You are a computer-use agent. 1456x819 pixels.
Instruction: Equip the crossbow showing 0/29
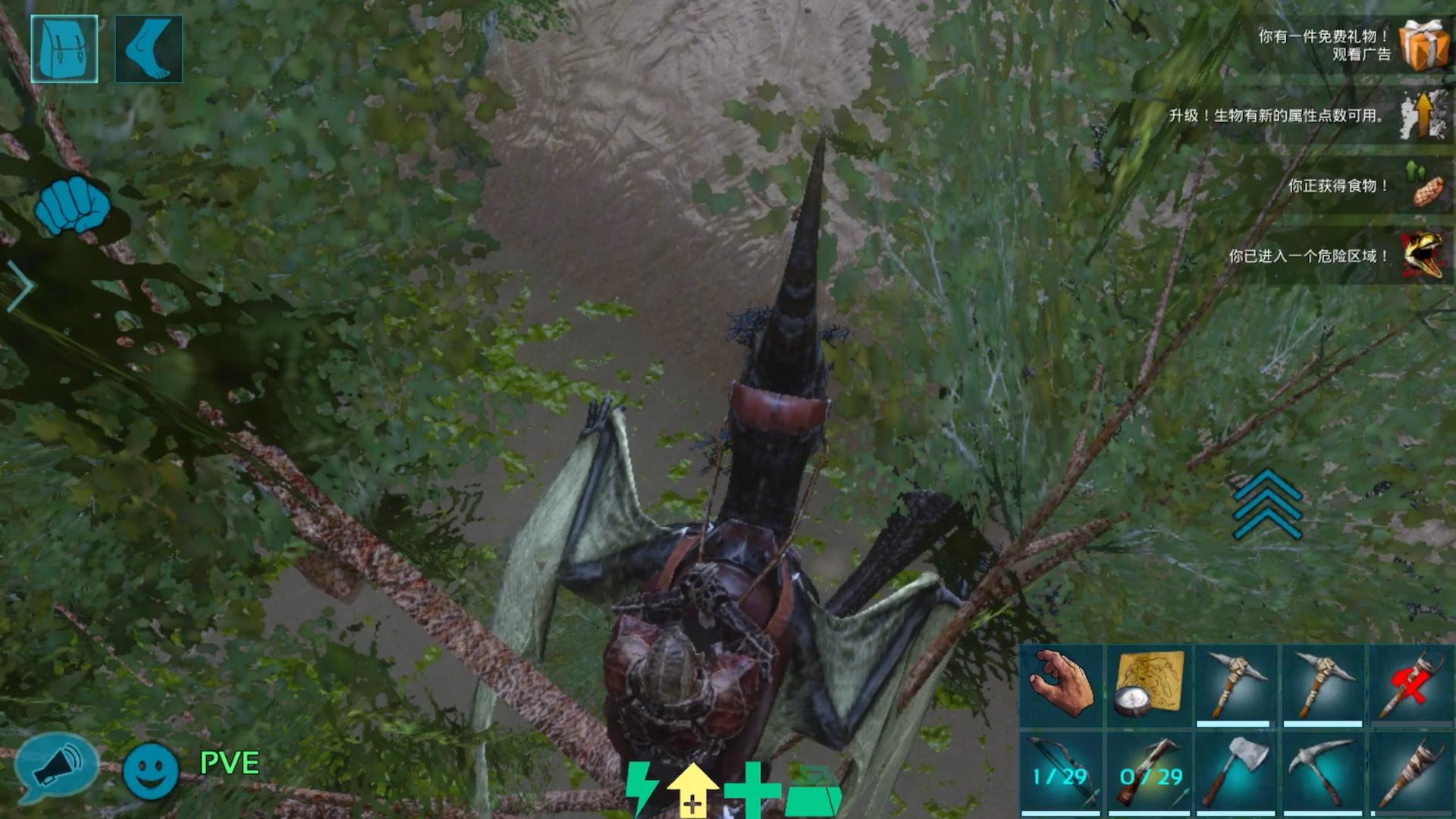click(x=1148, y=772)
